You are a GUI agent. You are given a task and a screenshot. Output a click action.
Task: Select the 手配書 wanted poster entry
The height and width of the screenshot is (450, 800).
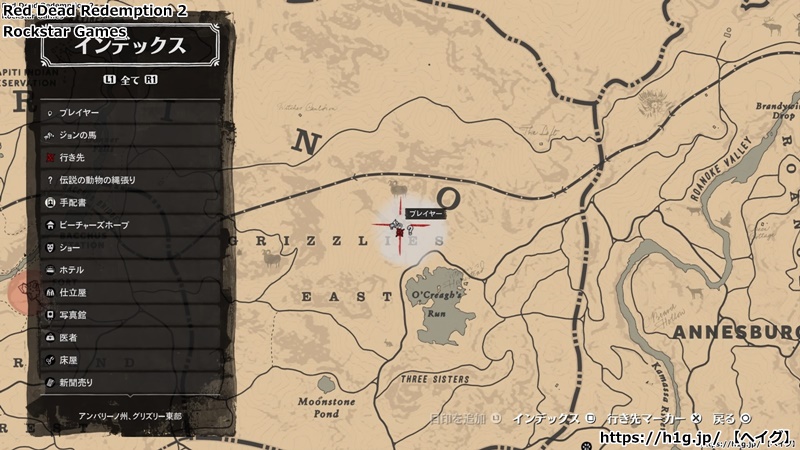pyautogui.click(x=130, y=202)
